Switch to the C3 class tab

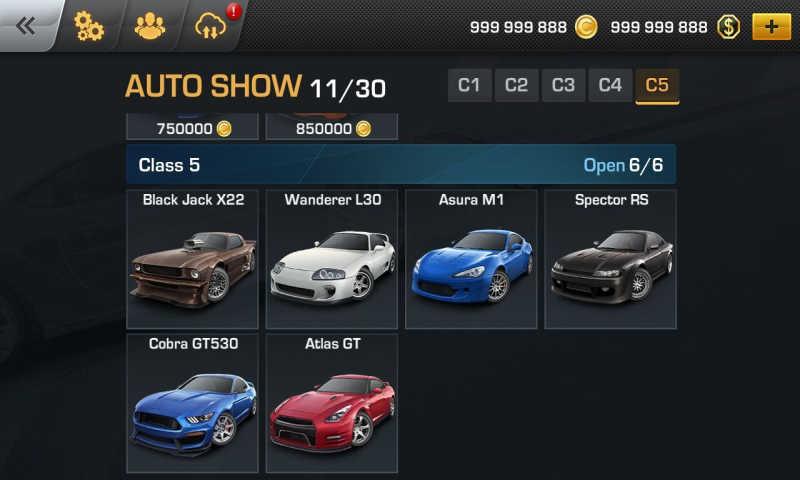click(563, 86)
